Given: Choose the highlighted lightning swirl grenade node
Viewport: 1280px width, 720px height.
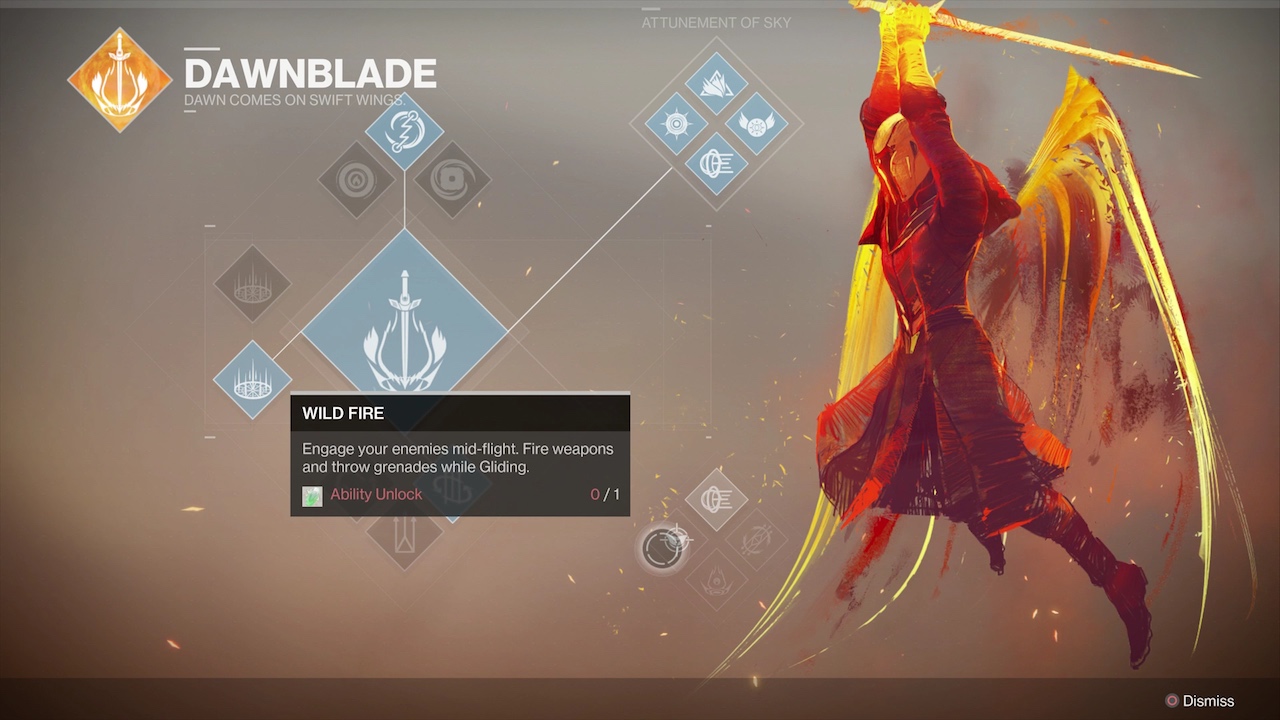Looking at the screenshot, I should (404, 131).
